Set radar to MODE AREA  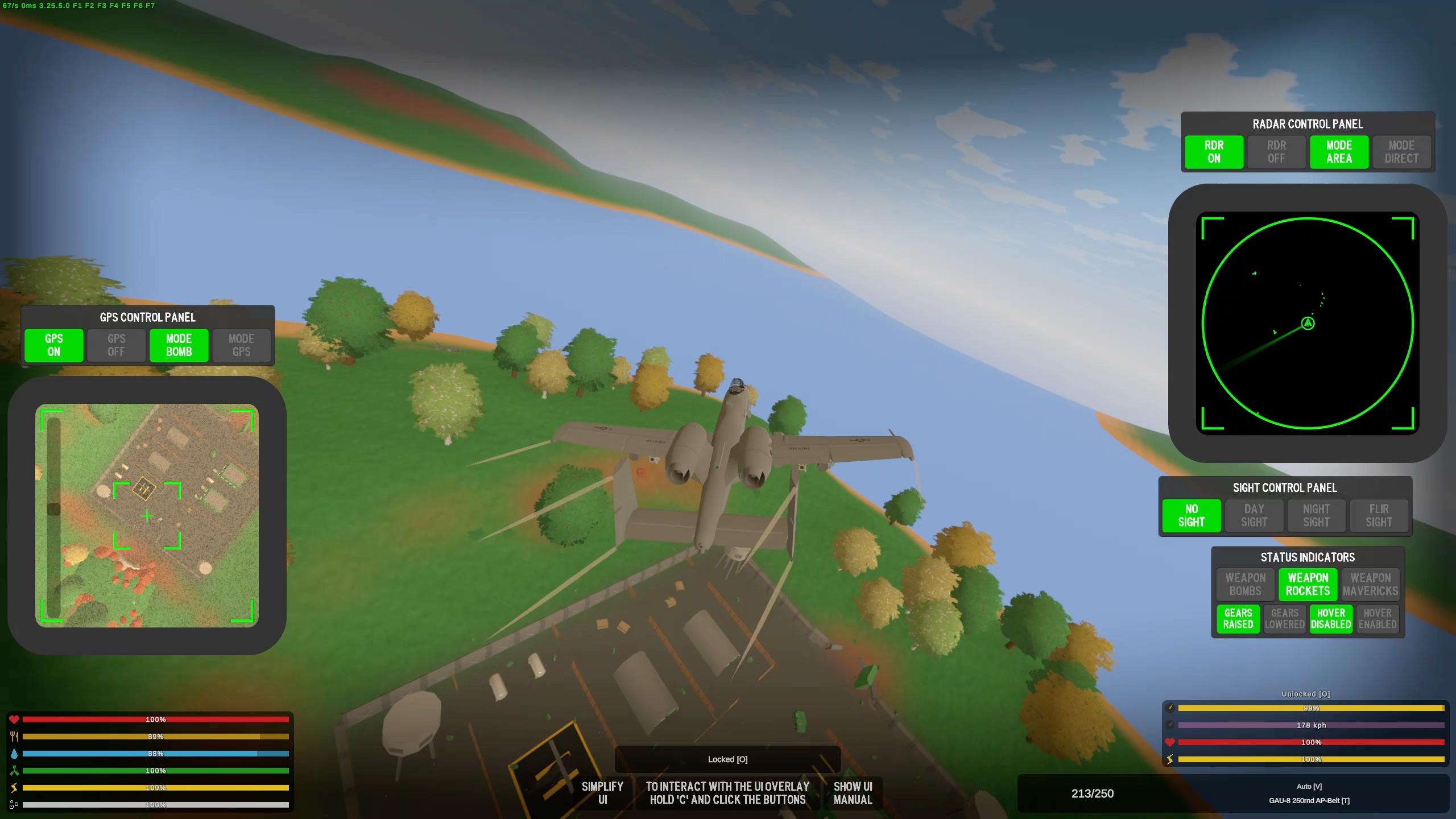(x=1339, y=152)
